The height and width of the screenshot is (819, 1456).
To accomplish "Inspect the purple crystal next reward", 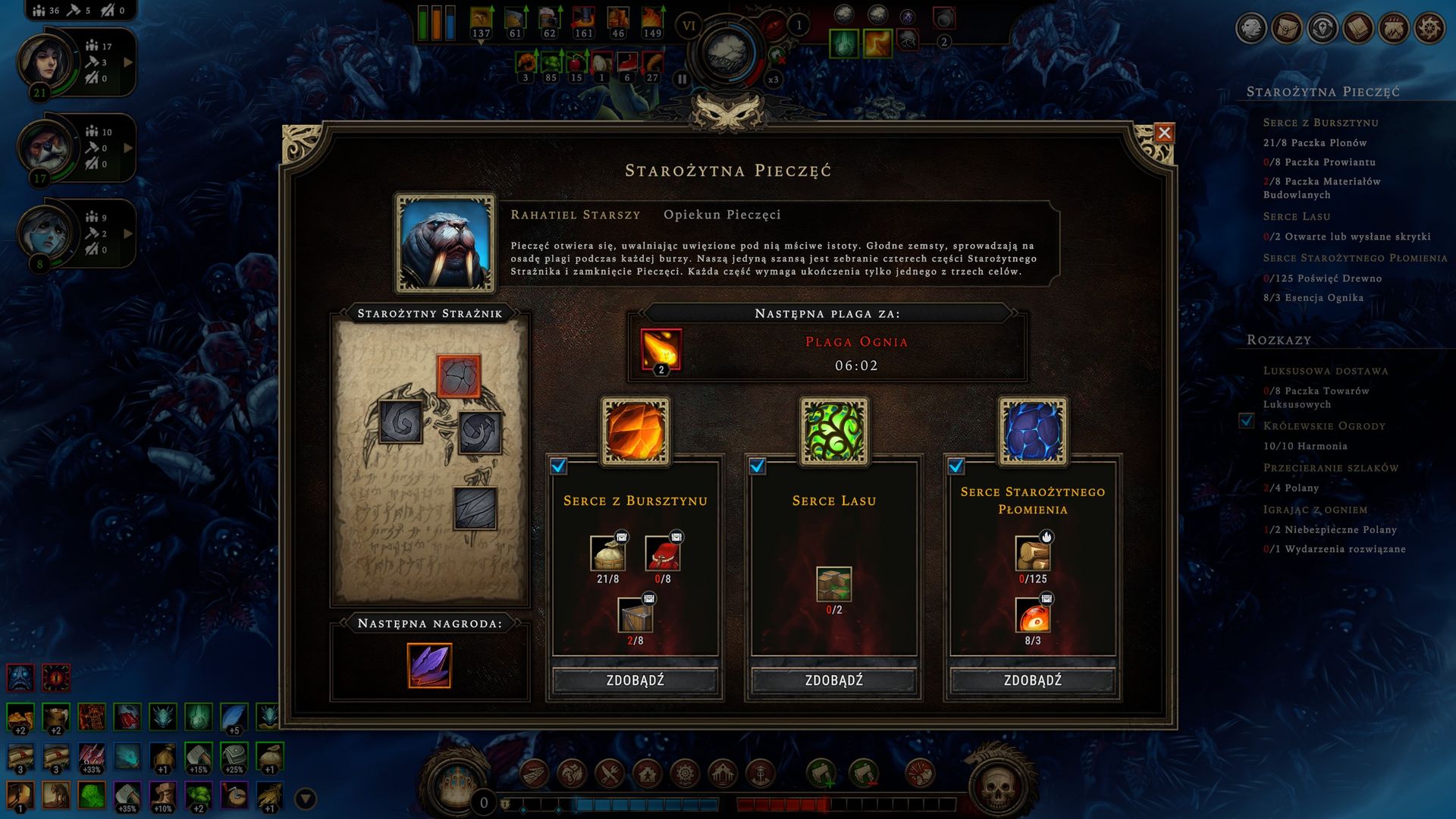I will [x=429, y=665].
